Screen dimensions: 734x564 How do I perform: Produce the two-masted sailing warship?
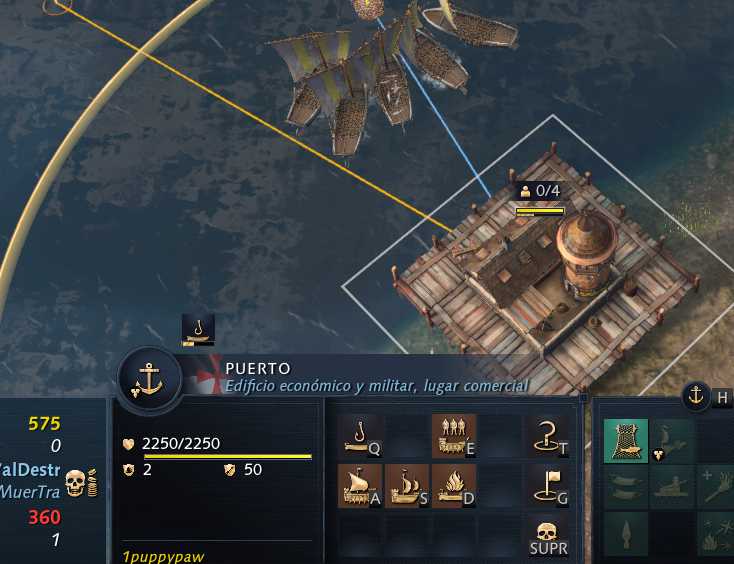point(406,485)
